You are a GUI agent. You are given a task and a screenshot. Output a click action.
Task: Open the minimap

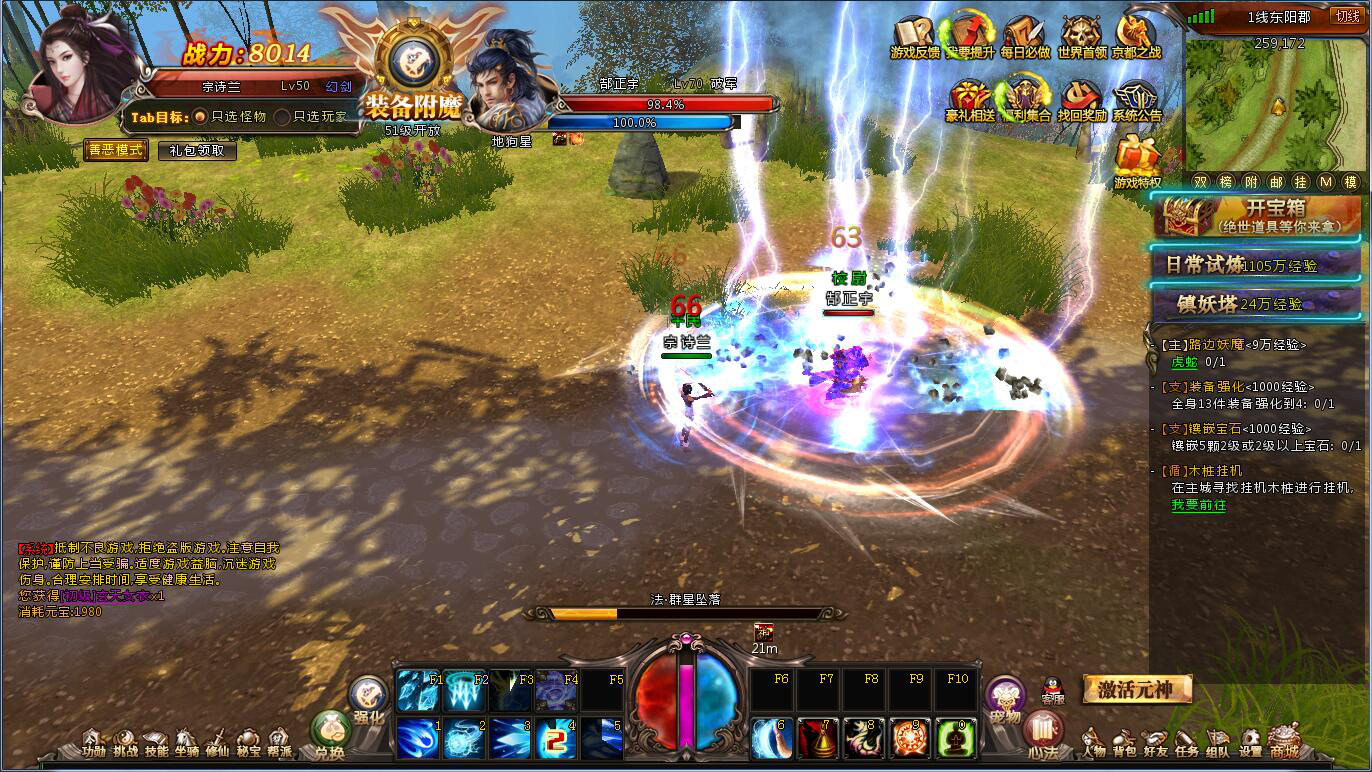[1277, 105]
